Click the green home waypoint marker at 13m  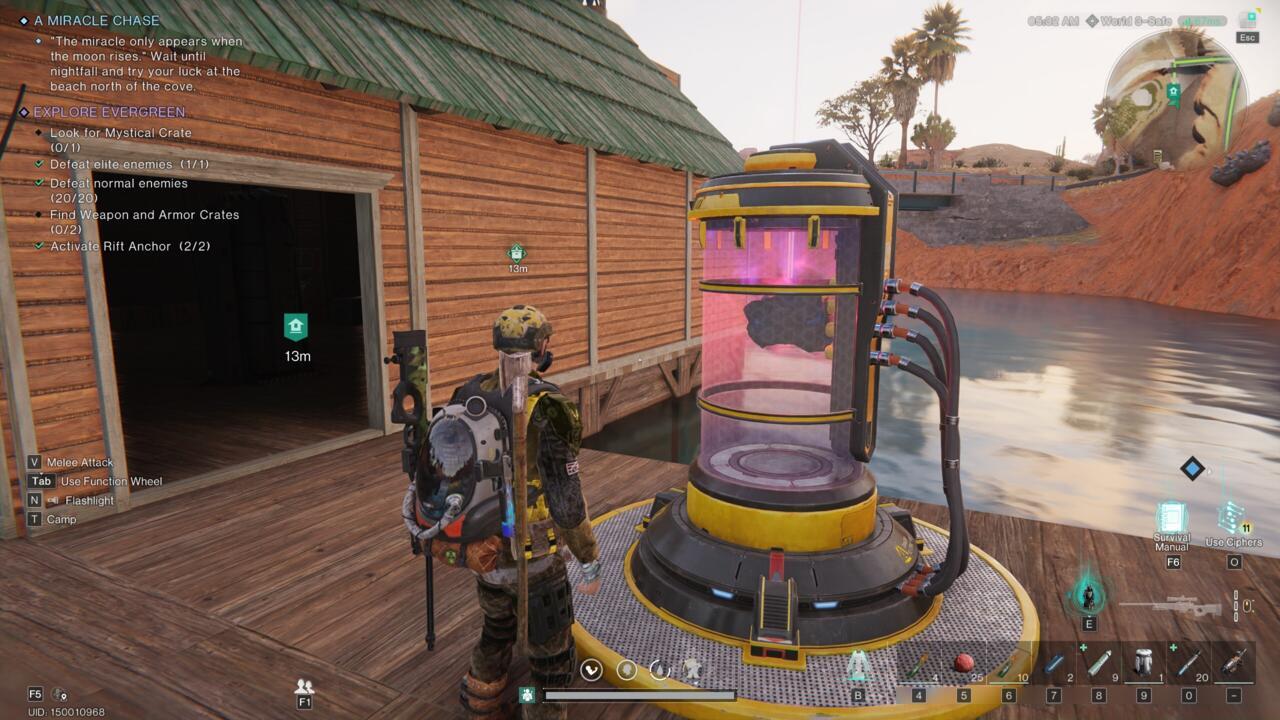coord(296,324)
